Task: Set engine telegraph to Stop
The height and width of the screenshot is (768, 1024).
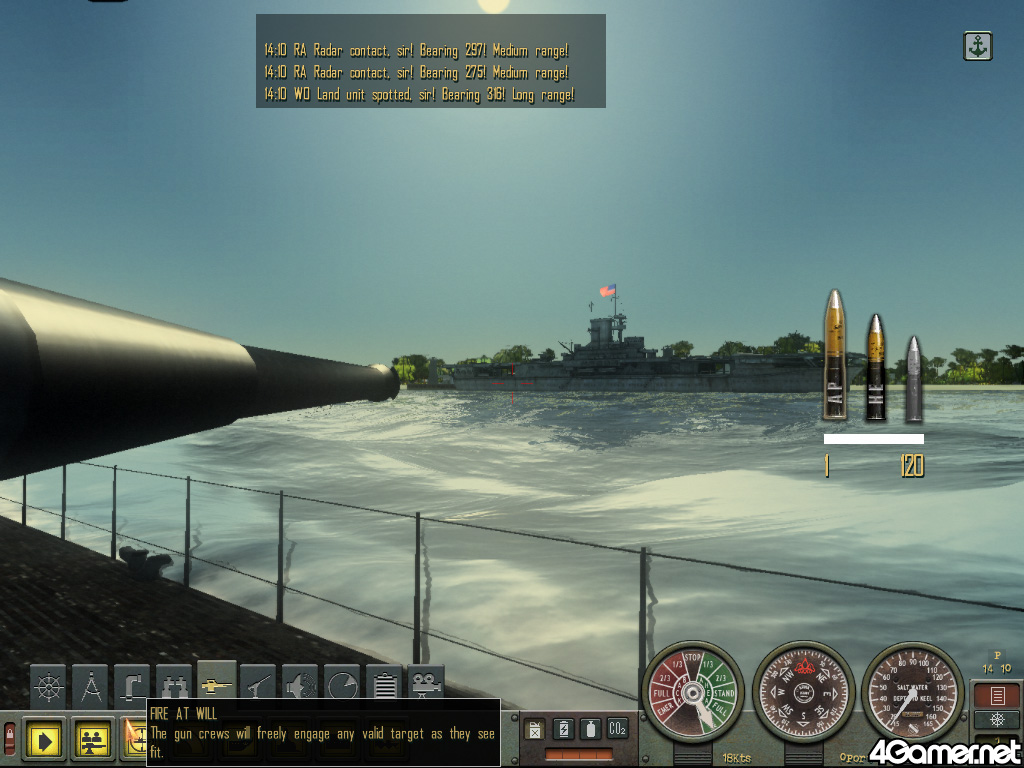Action: [x=692, y=658]
